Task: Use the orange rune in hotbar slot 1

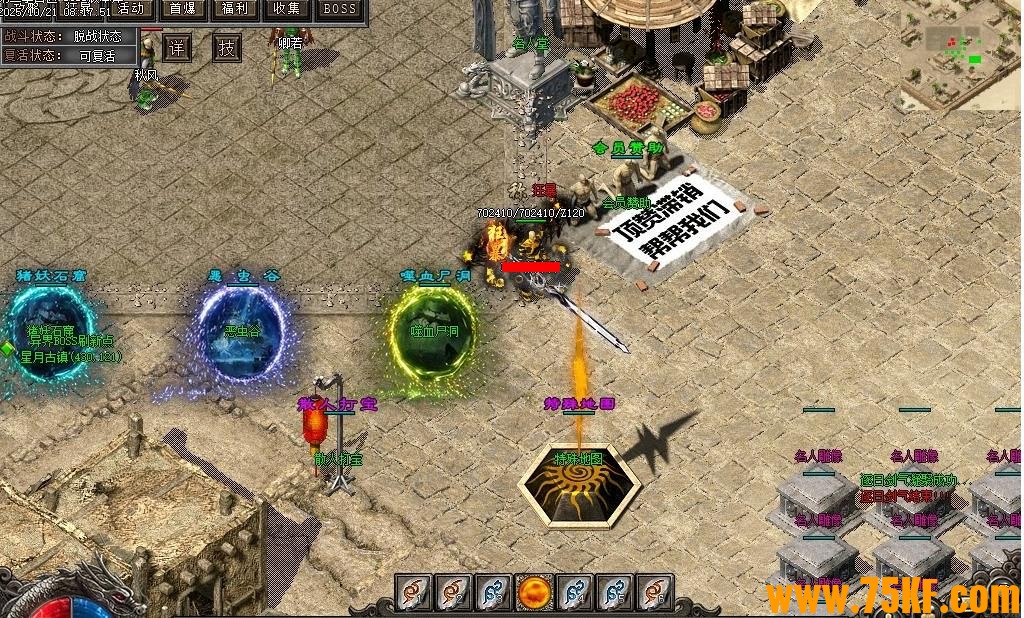Action: point(413,593)
